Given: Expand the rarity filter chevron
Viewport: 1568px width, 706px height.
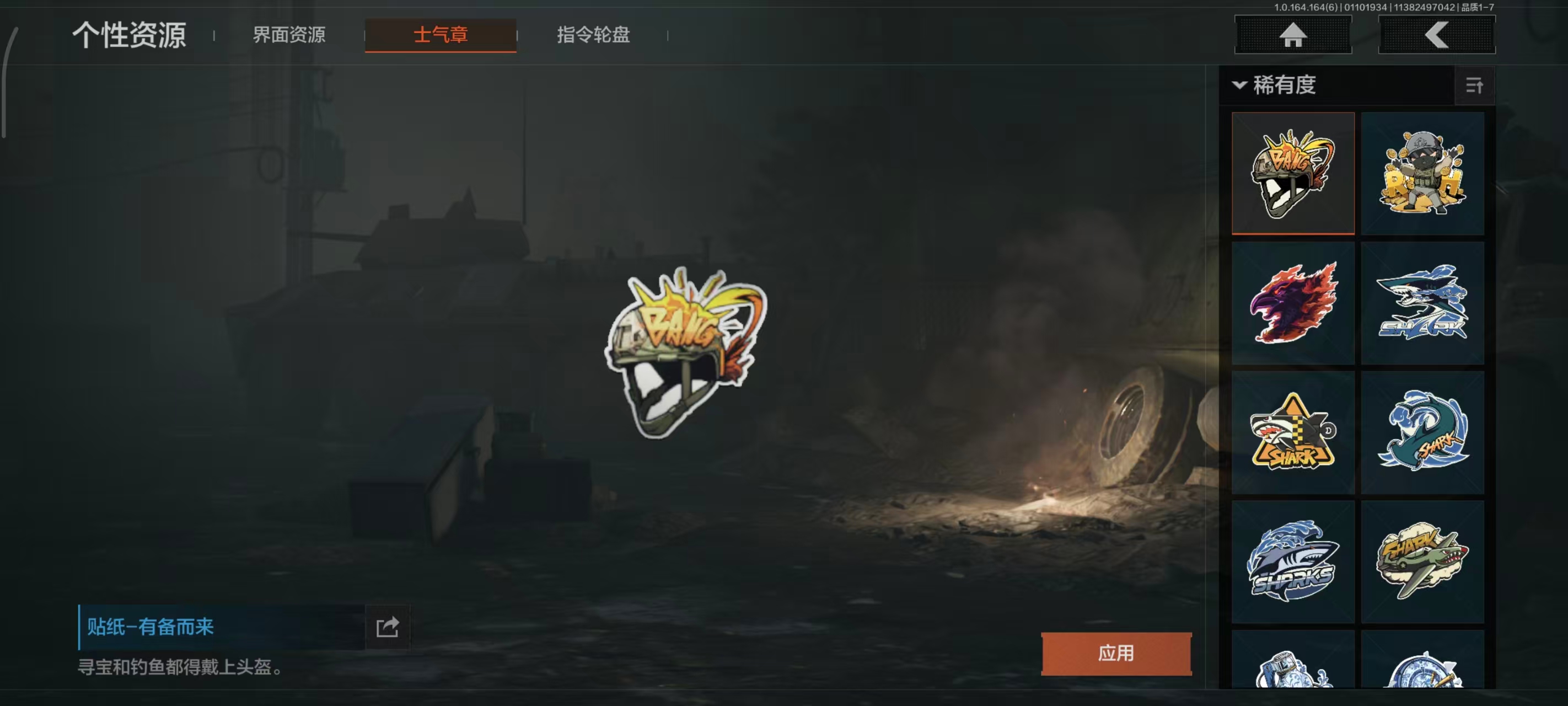Looking at the screenshot, I should click(1238, 86).
